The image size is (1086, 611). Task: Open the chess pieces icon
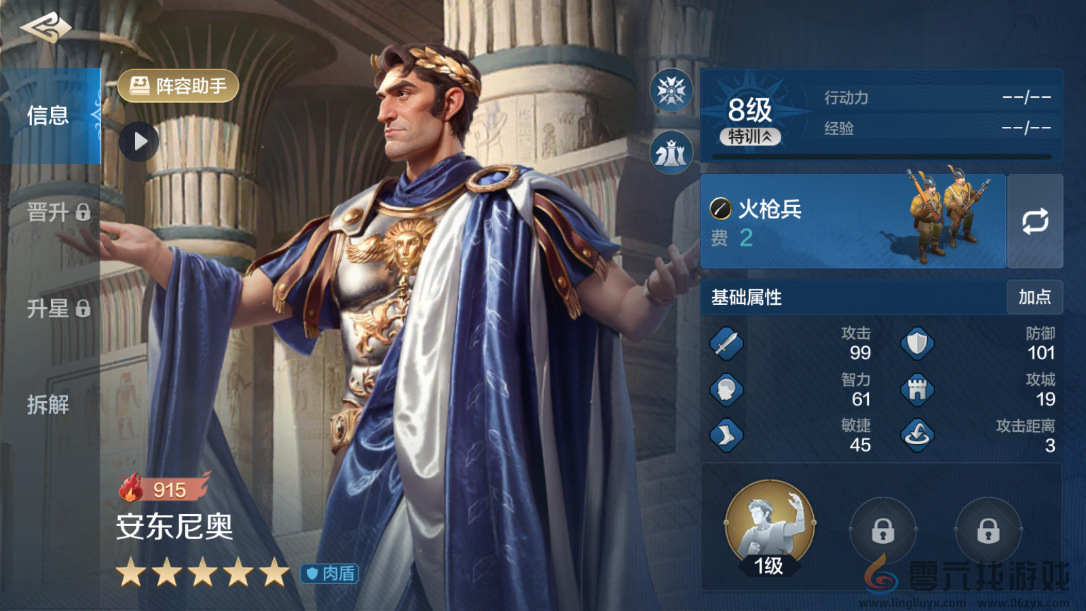[671, 153]
